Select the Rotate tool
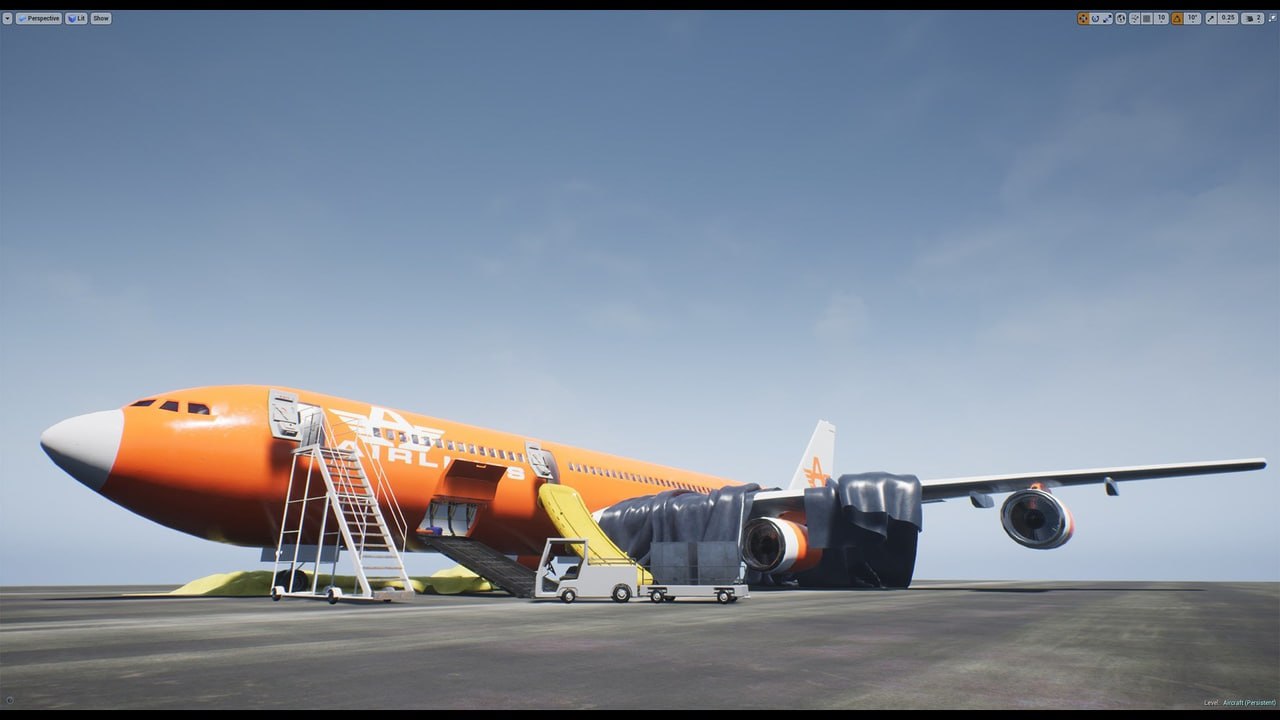The image size is (1280, 720). [1095, 18]
